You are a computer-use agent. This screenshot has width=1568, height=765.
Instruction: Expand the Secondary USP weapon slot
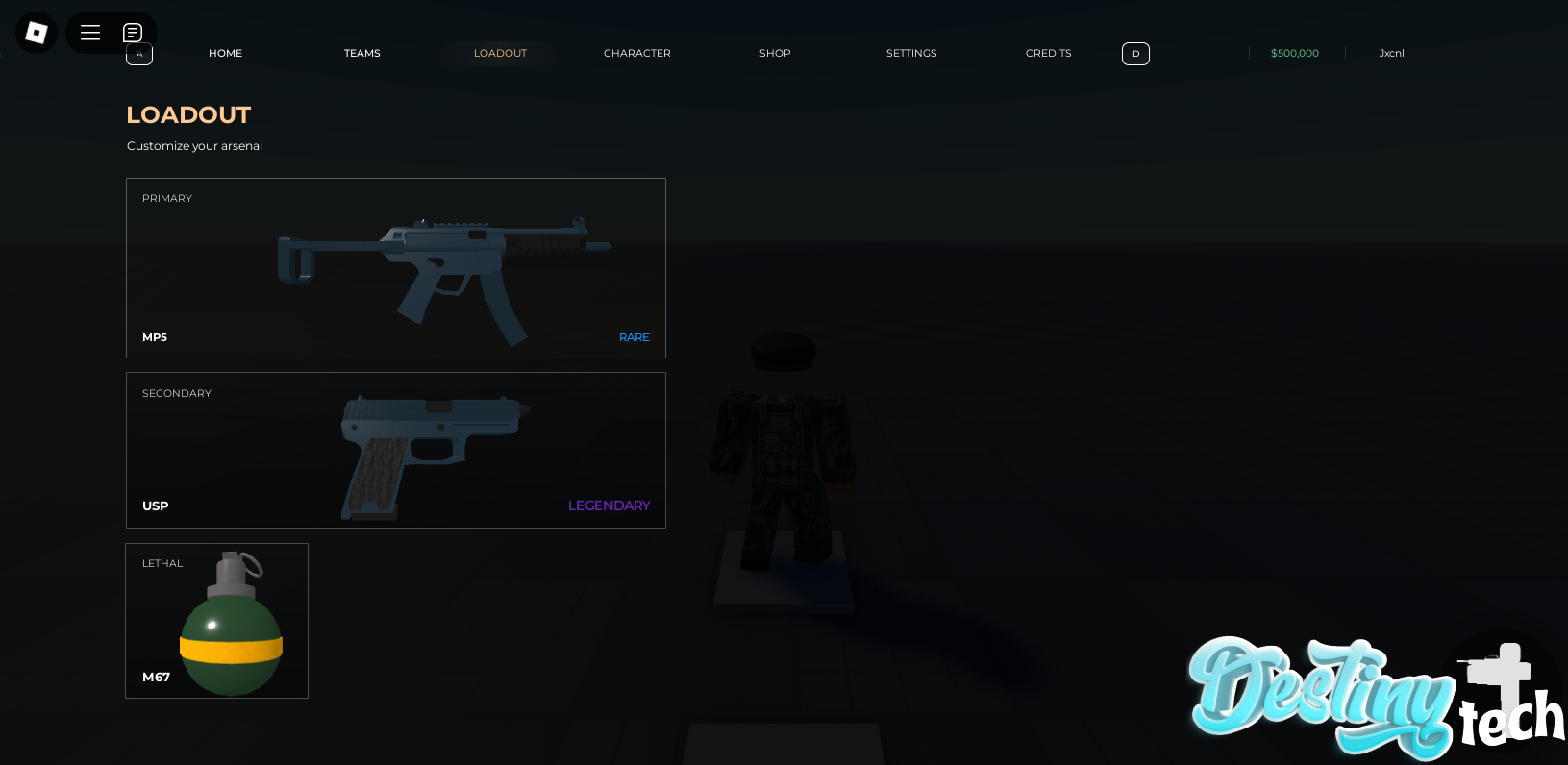[395, 450]
